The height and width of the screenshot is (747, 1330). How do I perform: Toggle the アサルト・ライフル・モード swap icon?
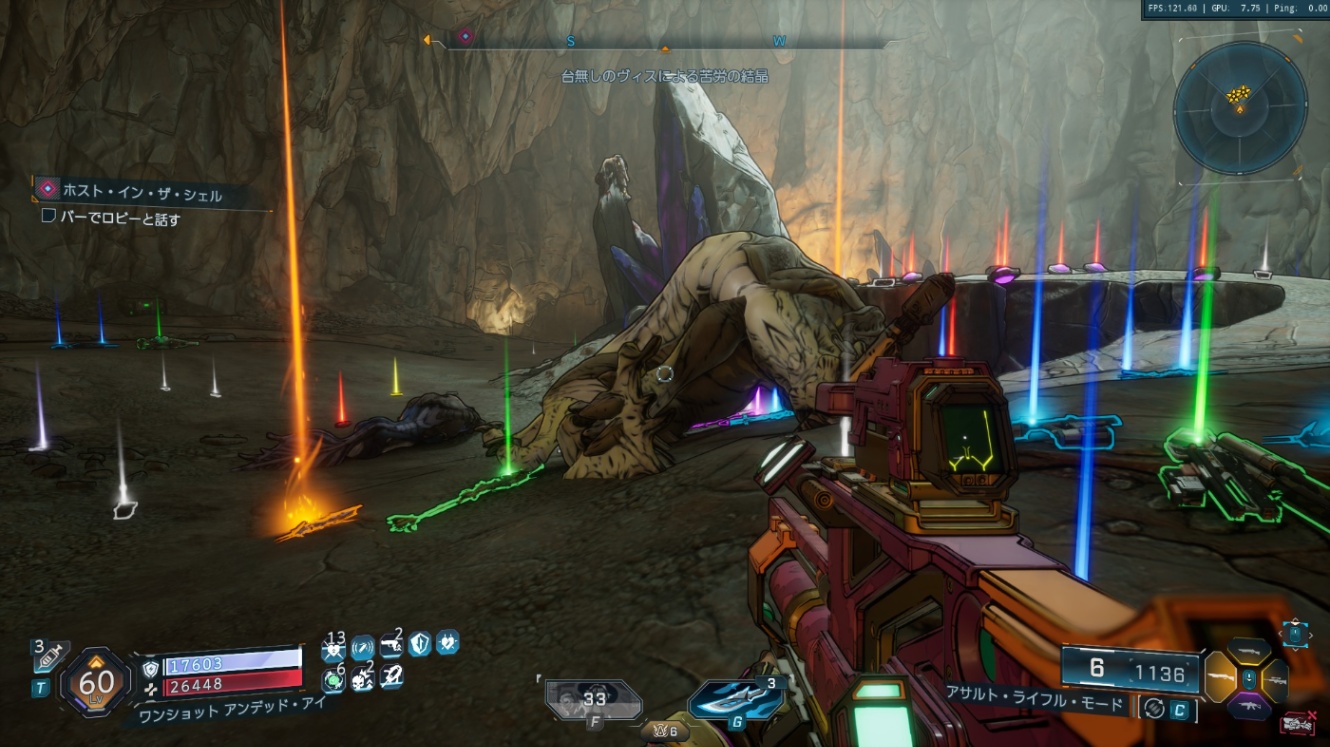click(x=1153, y=708)
